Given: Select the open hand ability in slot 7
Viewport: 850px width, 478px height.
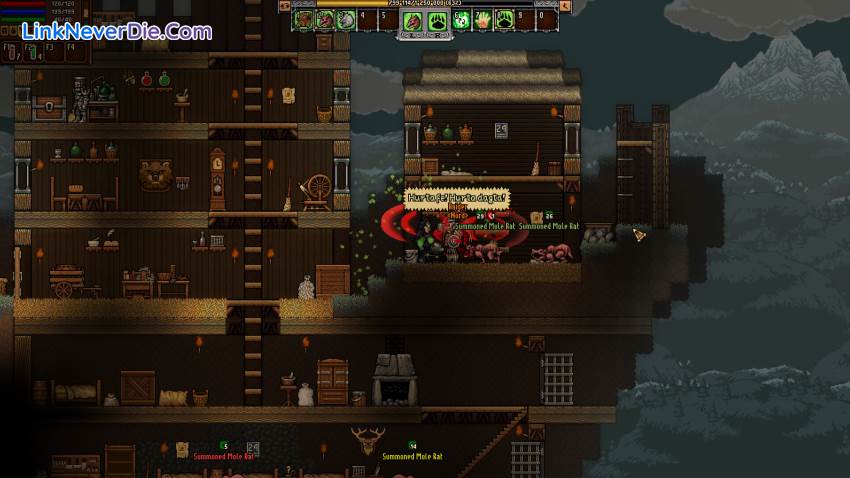Looking at the screenshot, I should coord(482,18).
